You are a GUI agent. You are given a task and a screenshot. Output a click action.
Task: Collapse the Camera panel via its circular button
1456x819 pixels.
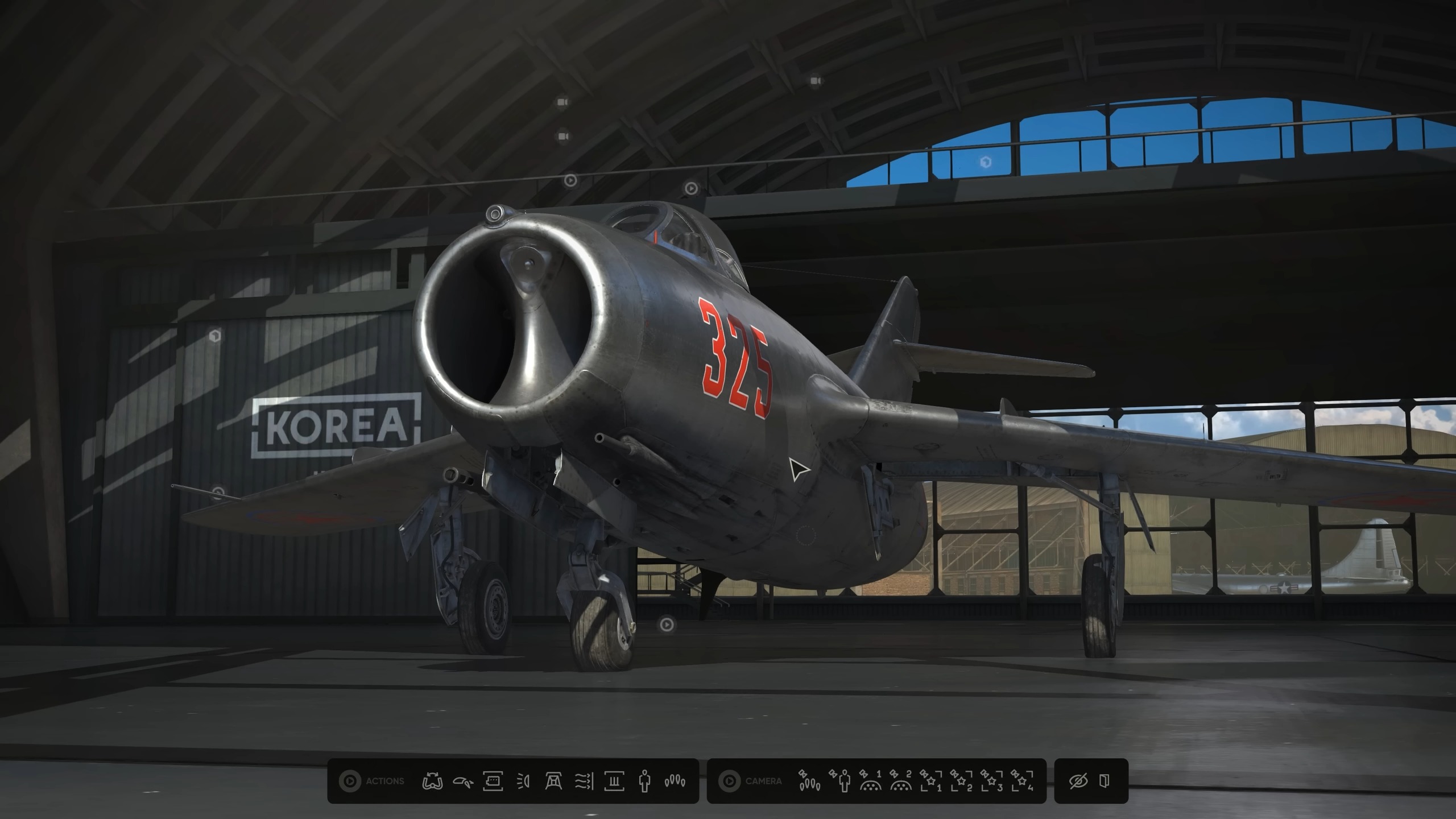click(730, 781)
